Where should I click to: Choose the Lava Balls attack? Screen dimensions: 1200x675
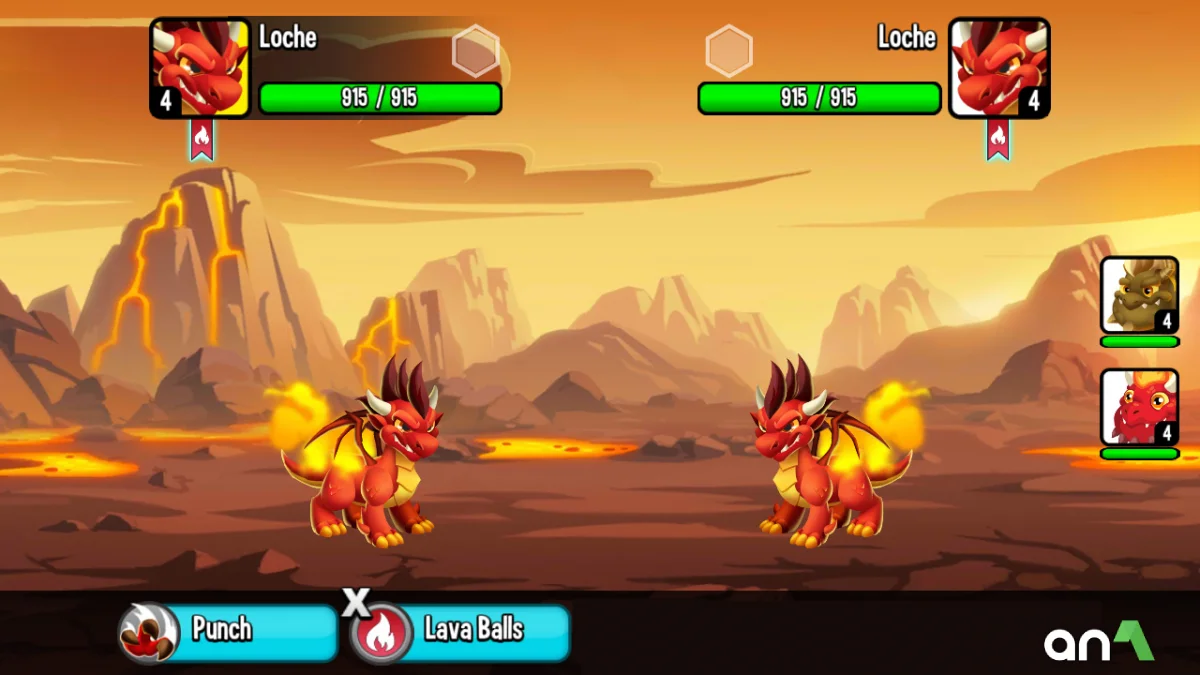click(x=461, y=632)
